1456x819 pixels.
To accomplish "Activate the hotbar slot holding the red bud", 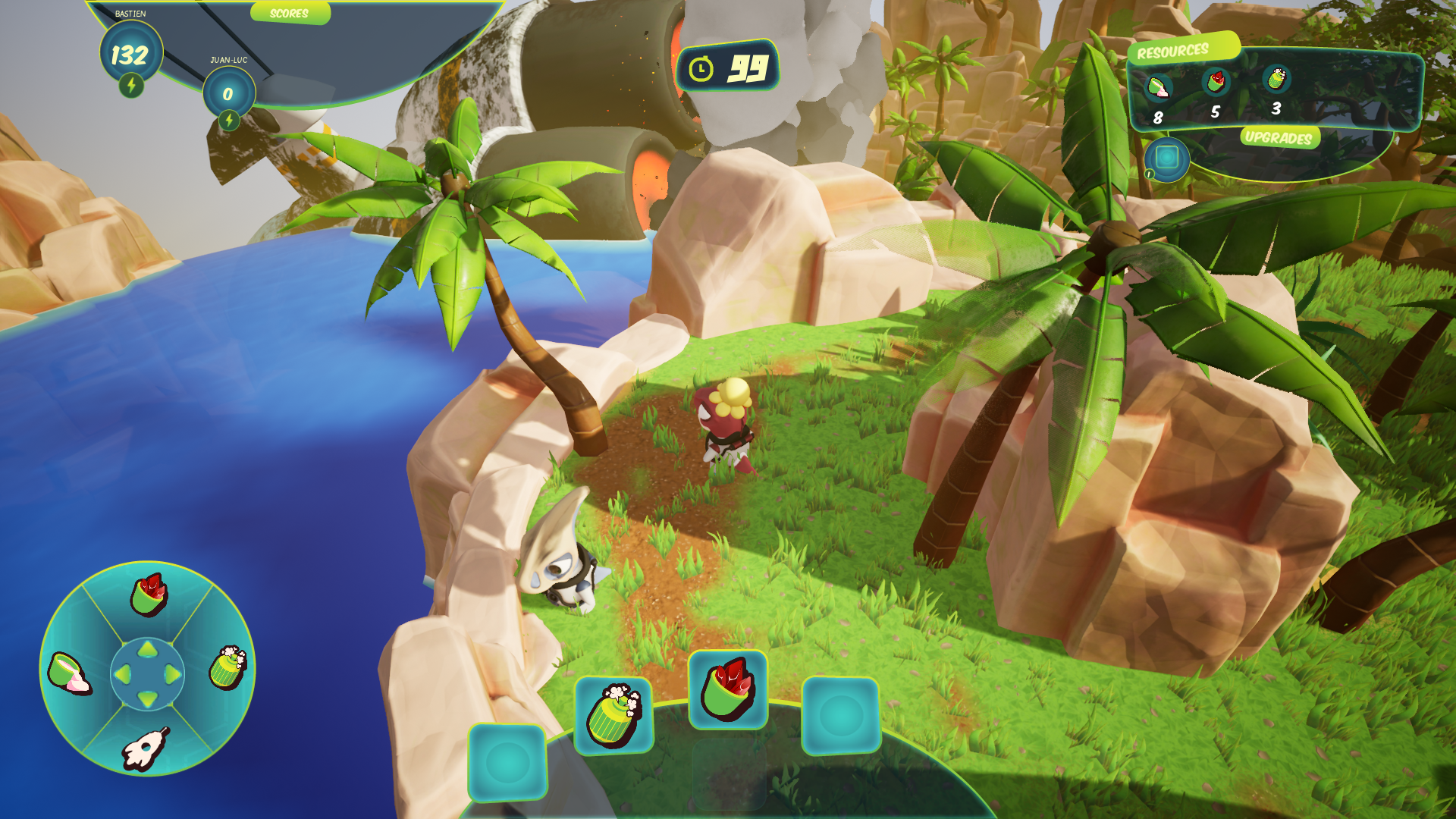I will coord(727,690).
